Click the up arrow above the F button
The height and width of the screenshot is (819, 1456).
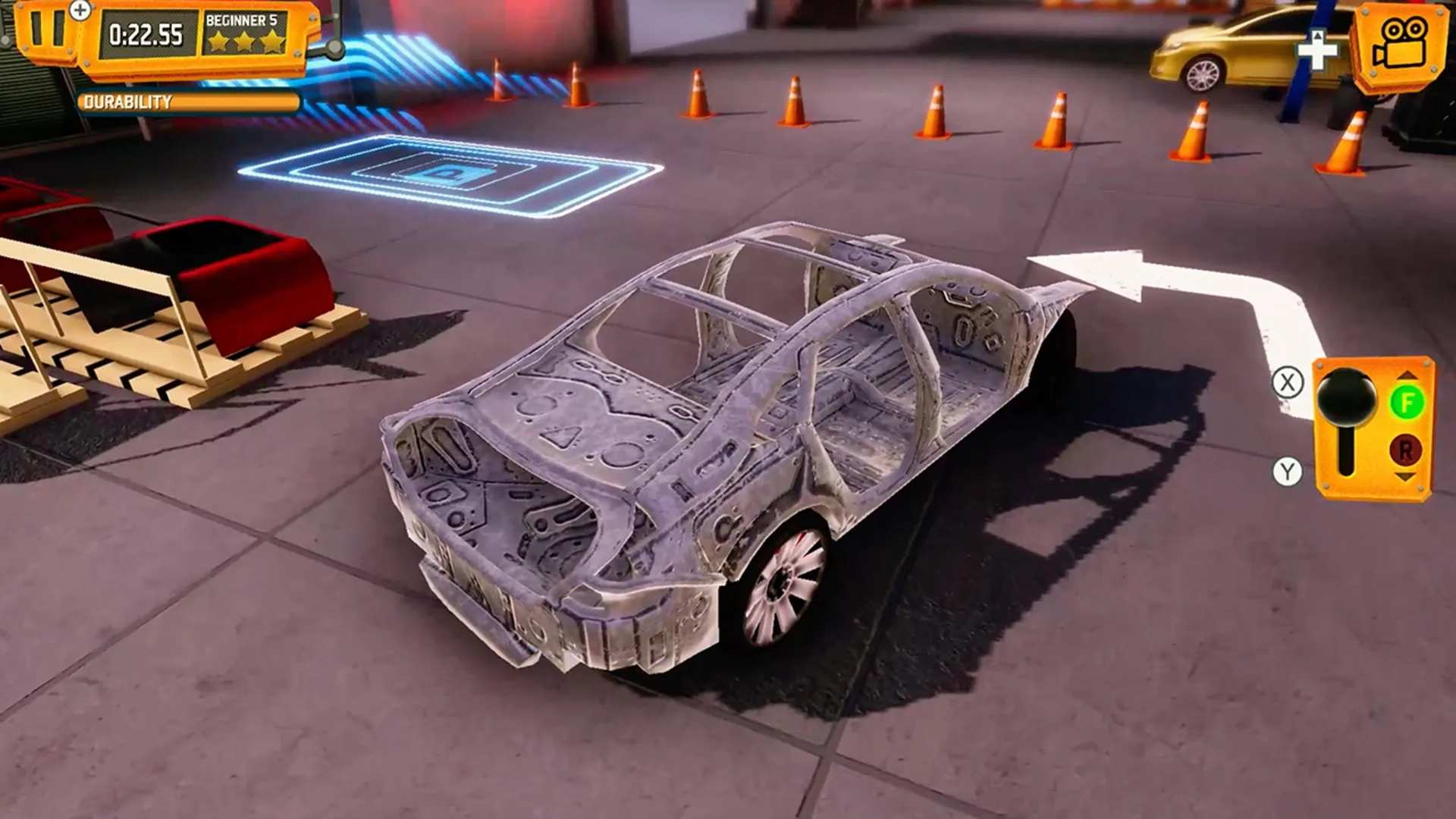point(1407,376)
